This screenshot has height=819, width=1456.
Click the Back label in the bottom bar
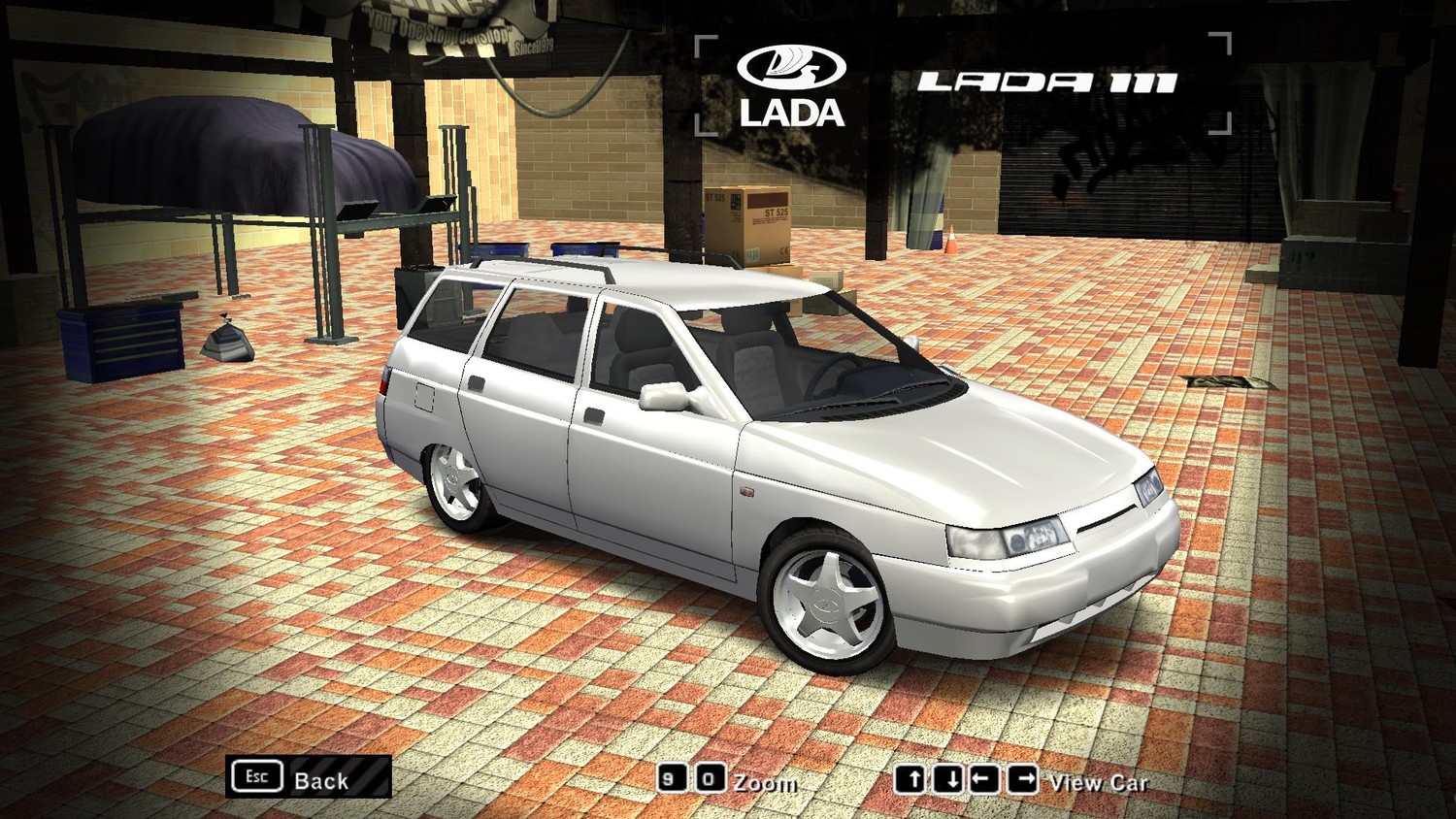pyautogui.click(x=324, y=781)
